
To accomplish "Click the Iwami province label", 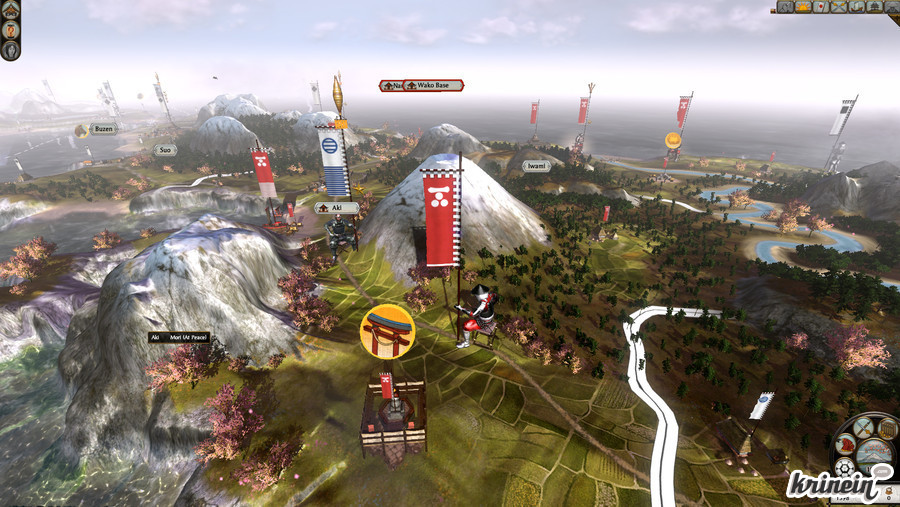I will click(x=536, y=166).
